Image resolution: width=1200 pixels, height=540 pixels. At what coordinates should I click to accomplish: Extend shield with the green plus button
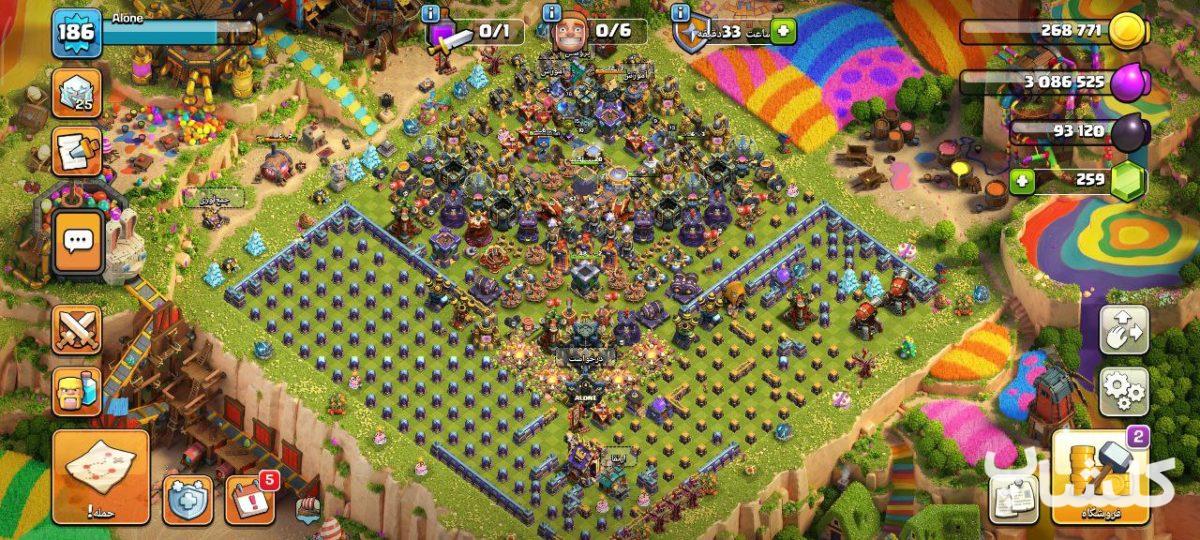pyautogui.click(x=782, y=32)
